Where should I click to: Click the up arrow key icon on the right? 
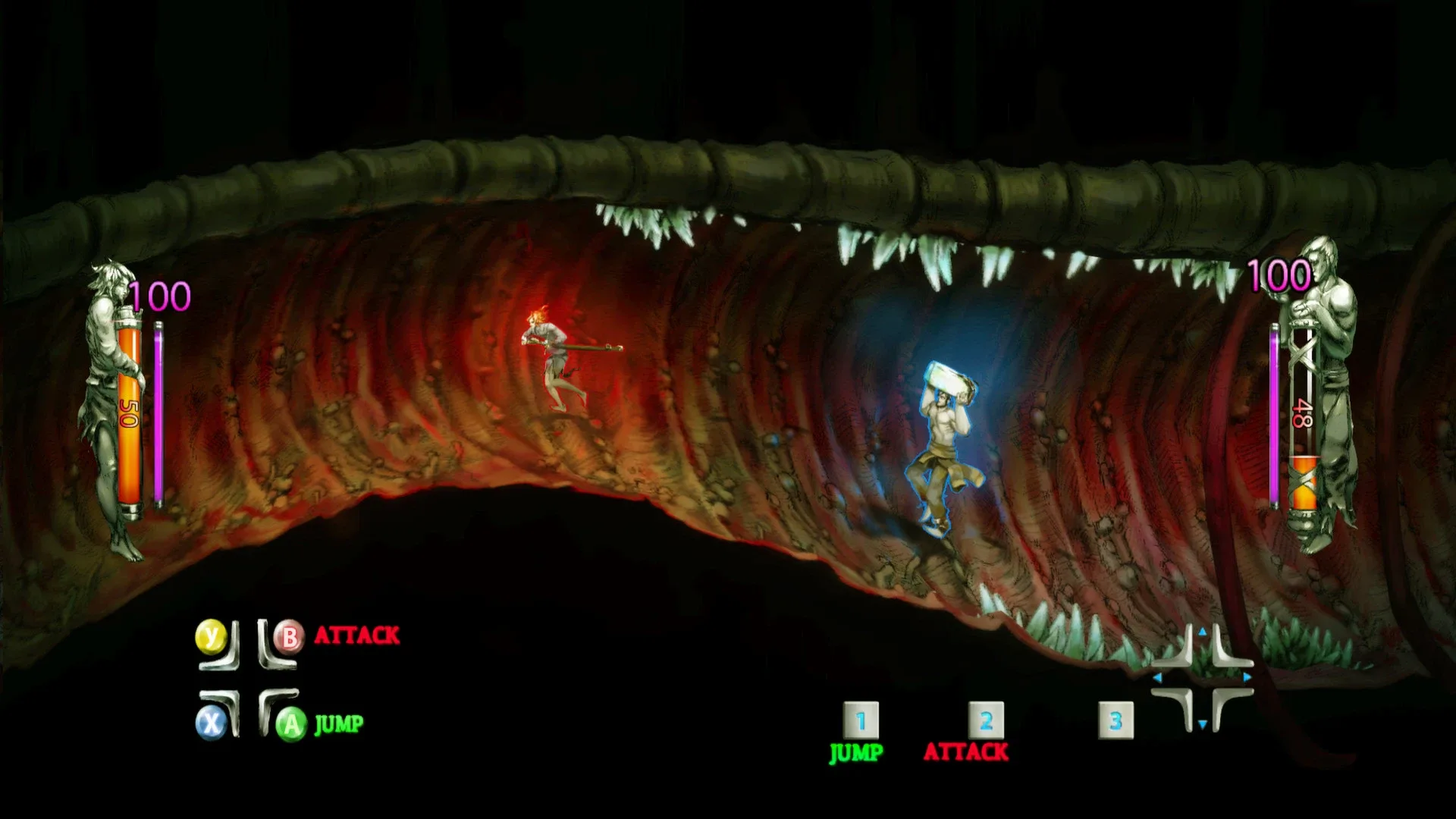pyautogui.click(x=1203, y=632)
